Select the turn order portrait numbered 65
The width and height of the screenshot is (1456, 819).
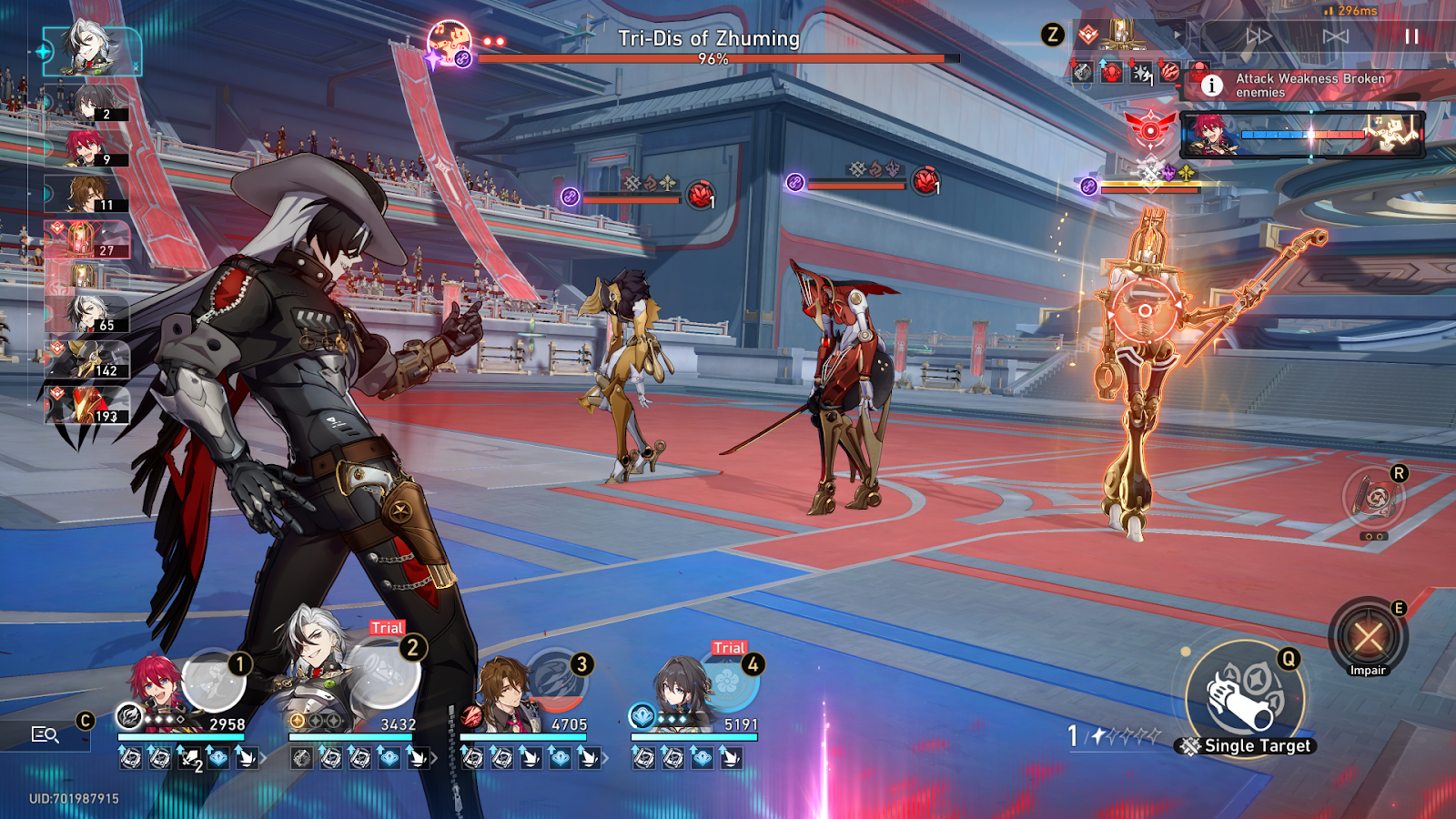coord(87,314)
